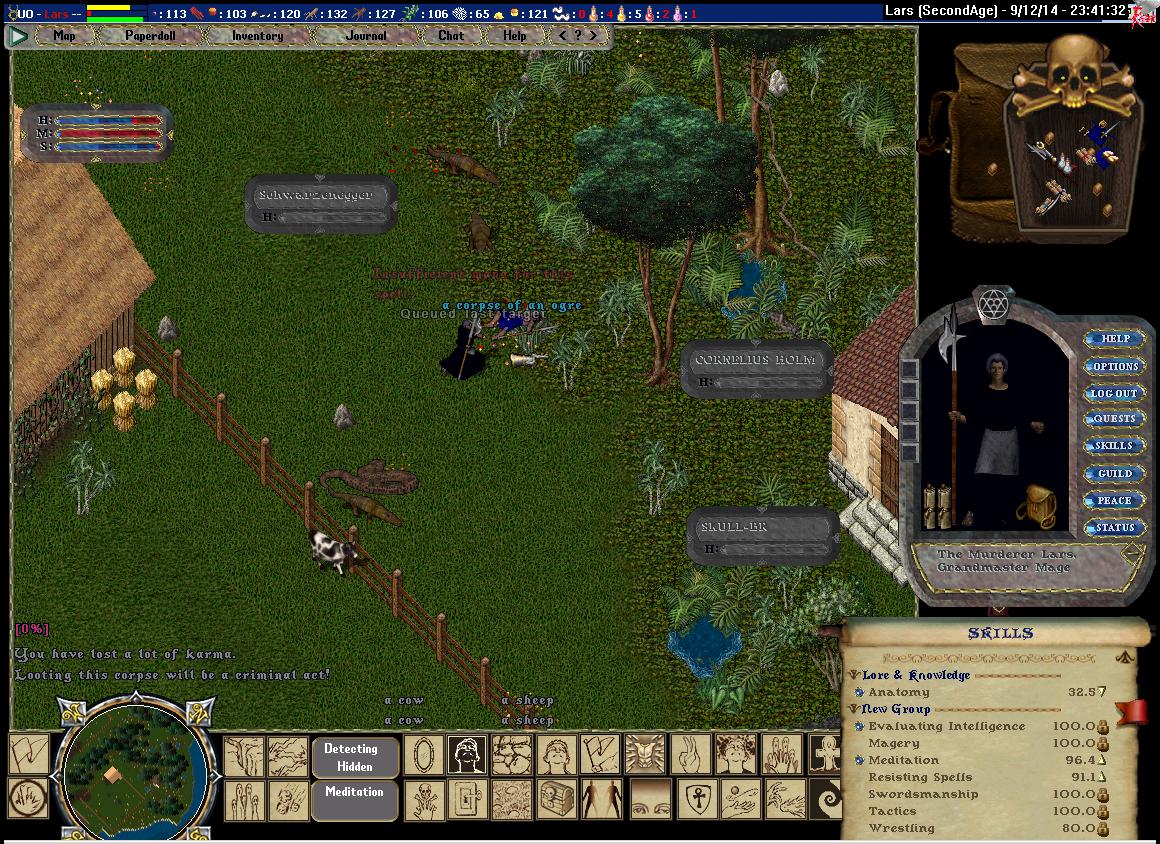Screen dimensions: 1160x844
Task: Click the Skills button on the paperdoll
Action: [1115, 446]
